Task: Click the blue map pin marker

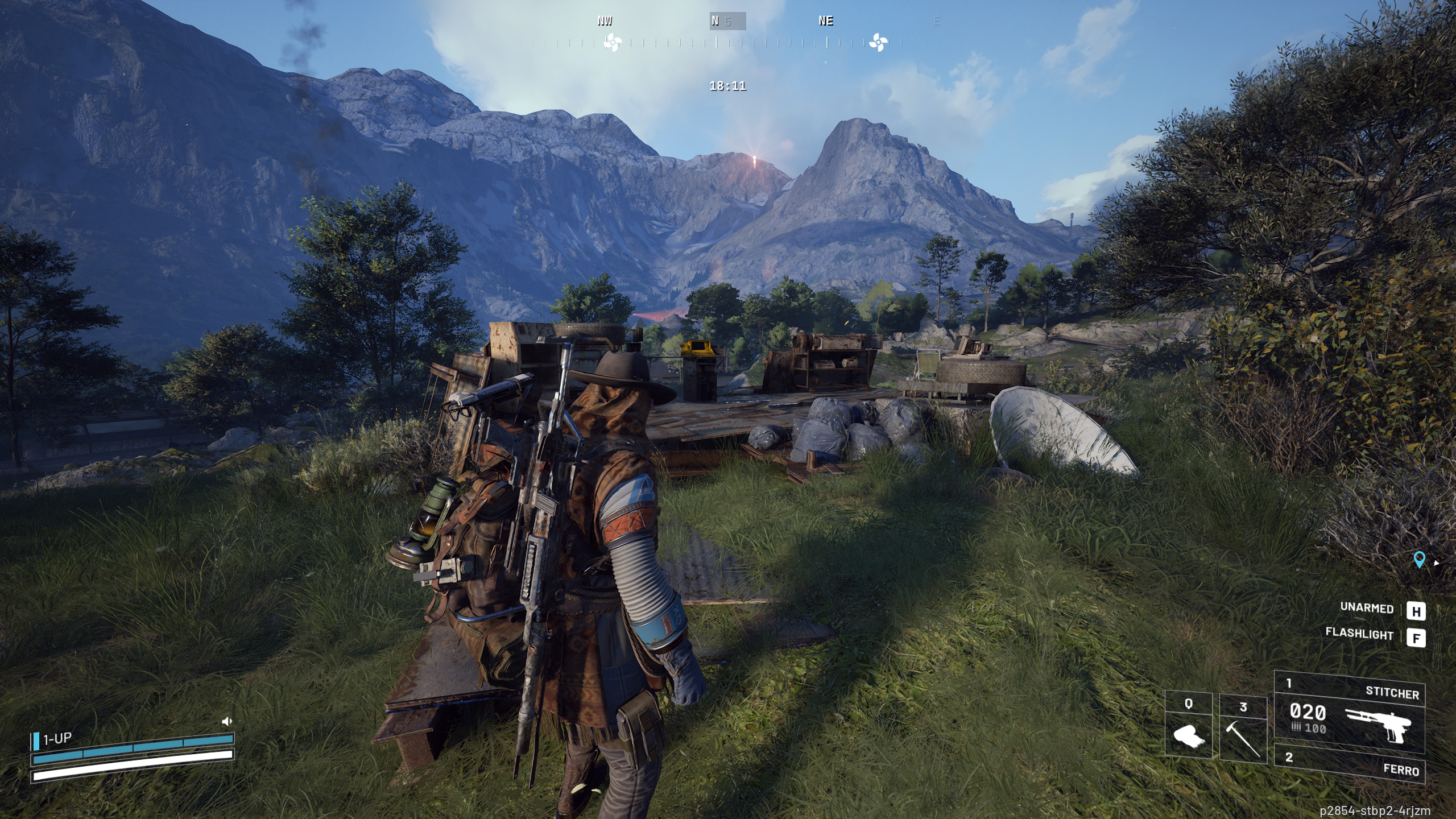Action: (x=1419, y=560)
